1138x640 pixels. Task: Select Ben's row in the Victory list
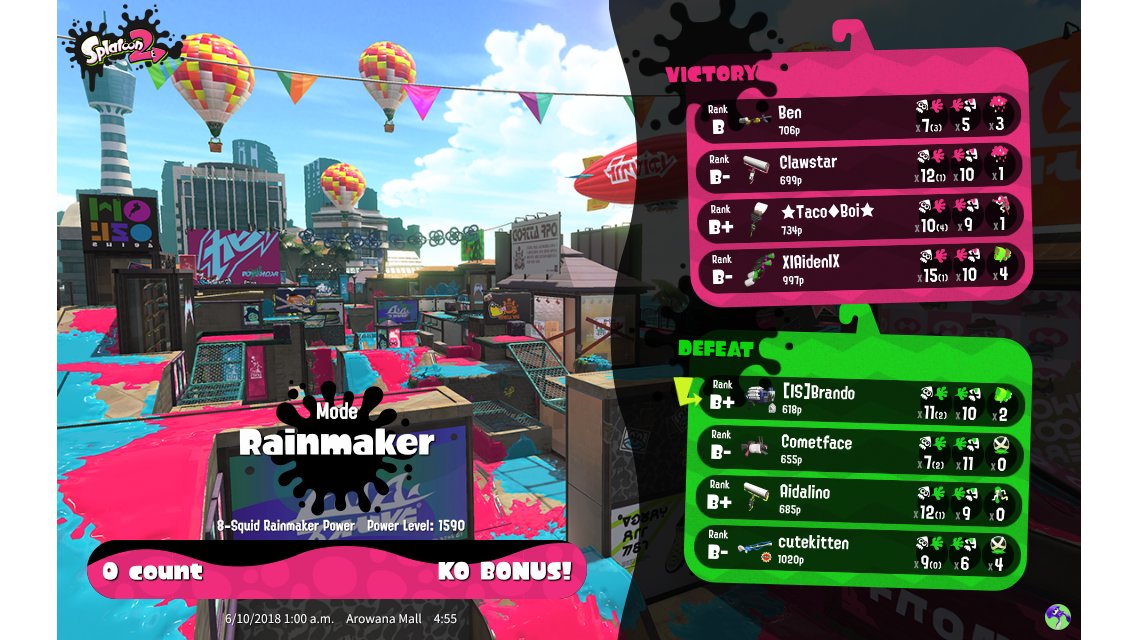[860, 118]
